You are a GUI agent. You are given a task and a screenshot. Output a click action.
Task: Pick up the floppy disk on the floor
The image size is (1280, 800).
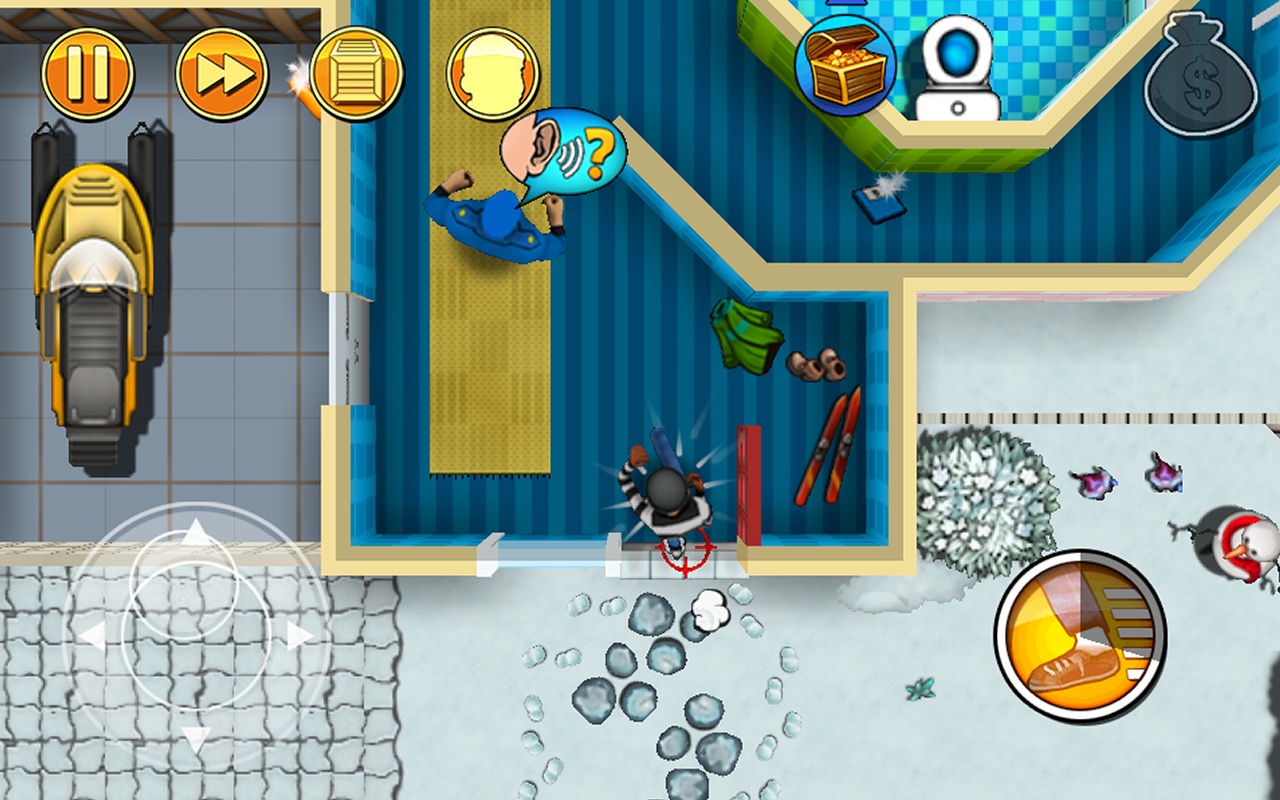coord(878,205)
